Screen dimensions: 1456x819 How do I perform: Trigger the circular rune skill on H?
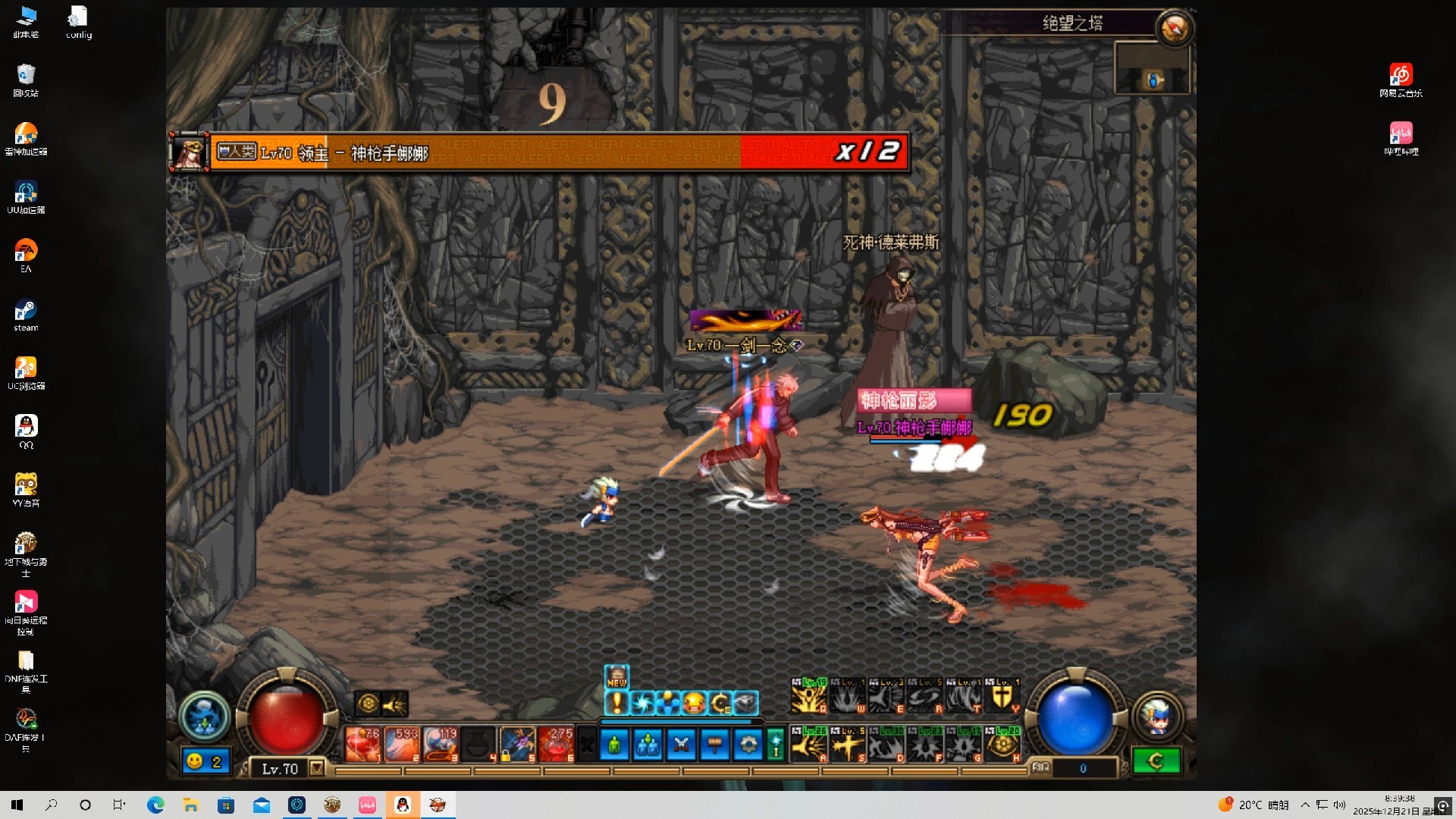click(1003, 744)
